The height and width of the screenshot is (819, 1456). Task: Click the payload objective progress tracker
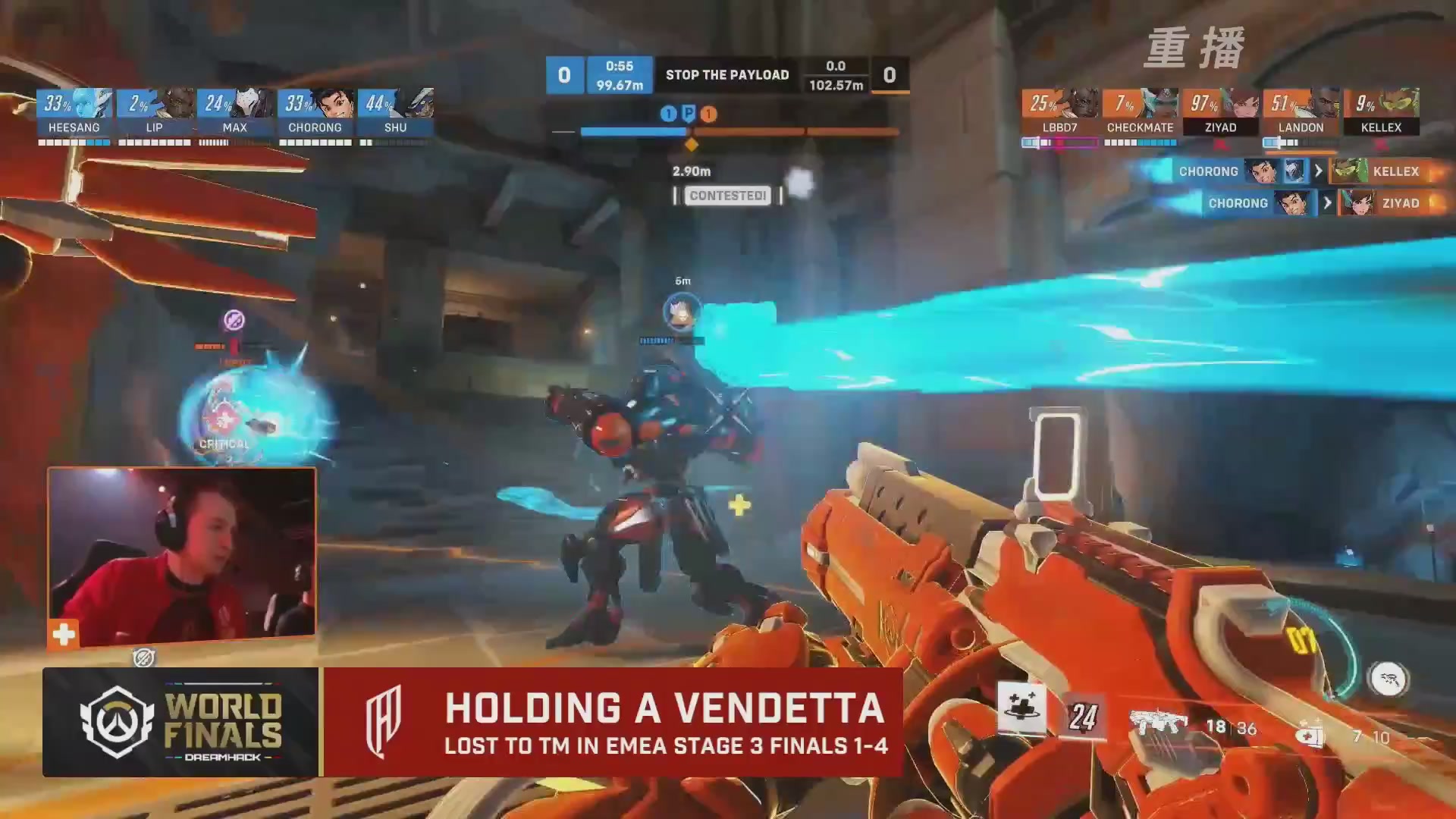click(x=726, y=132)
